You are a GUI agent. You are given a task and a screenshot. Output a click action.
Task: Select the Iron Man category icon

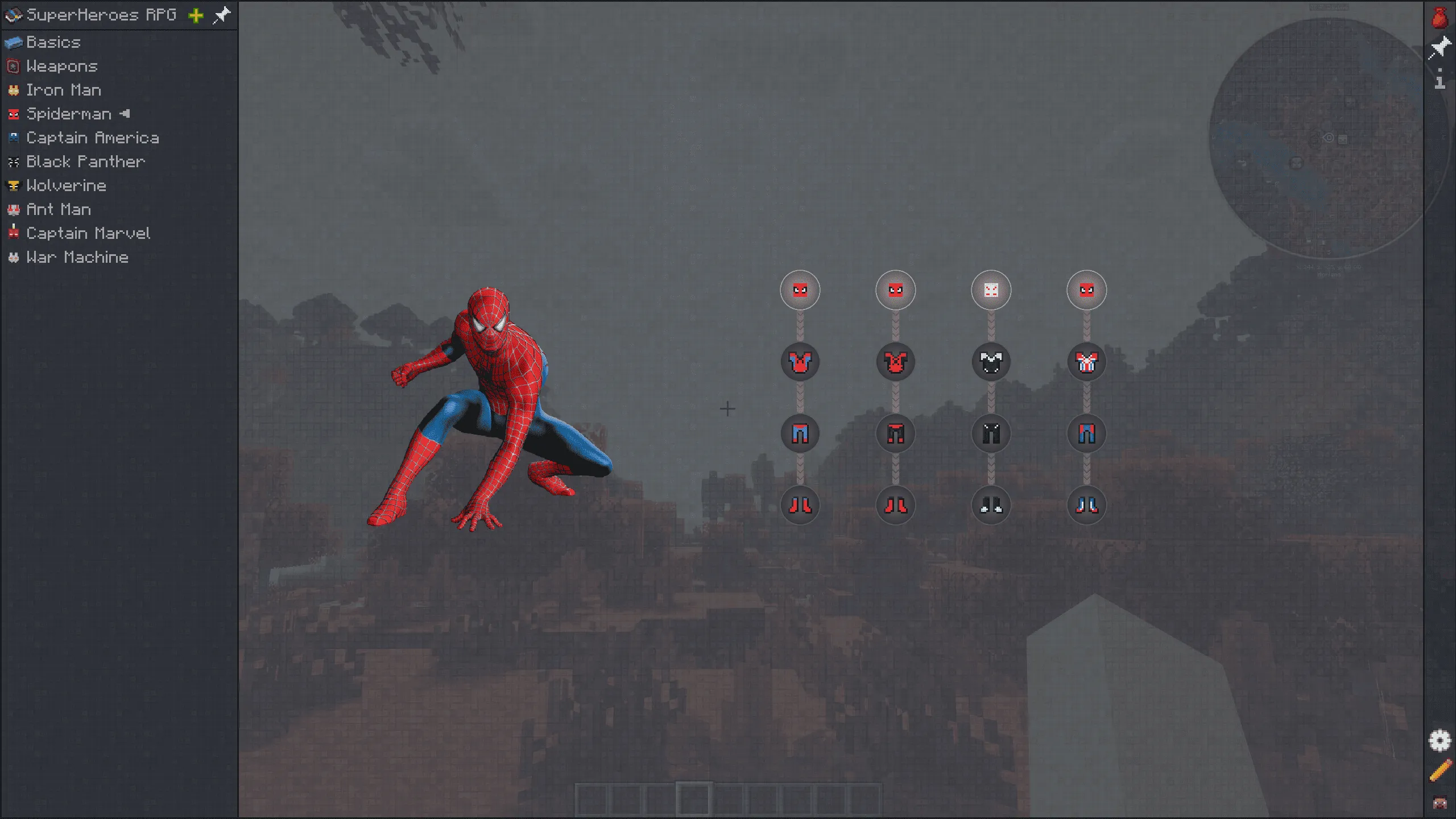[x=13, y=90]
